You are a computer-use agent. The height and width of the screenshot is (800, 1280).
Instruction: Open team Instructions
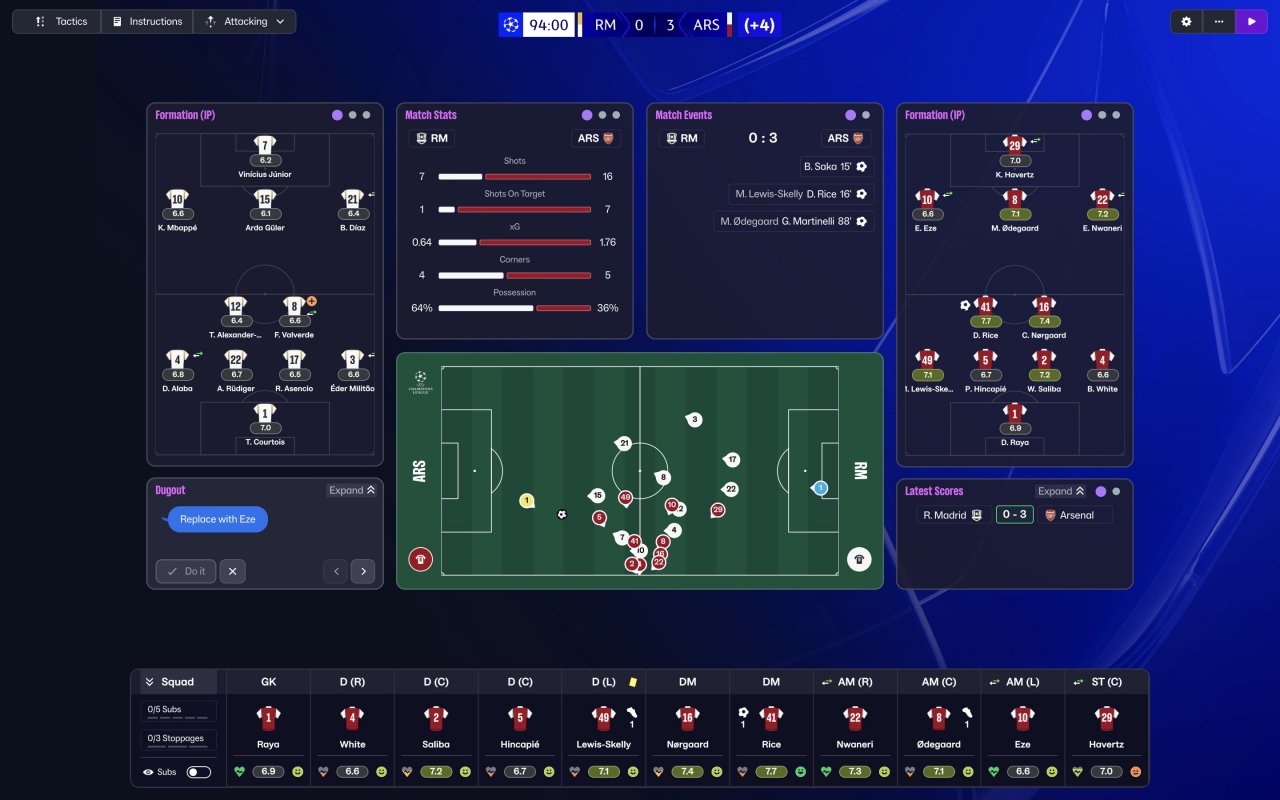tap(147, 21)
